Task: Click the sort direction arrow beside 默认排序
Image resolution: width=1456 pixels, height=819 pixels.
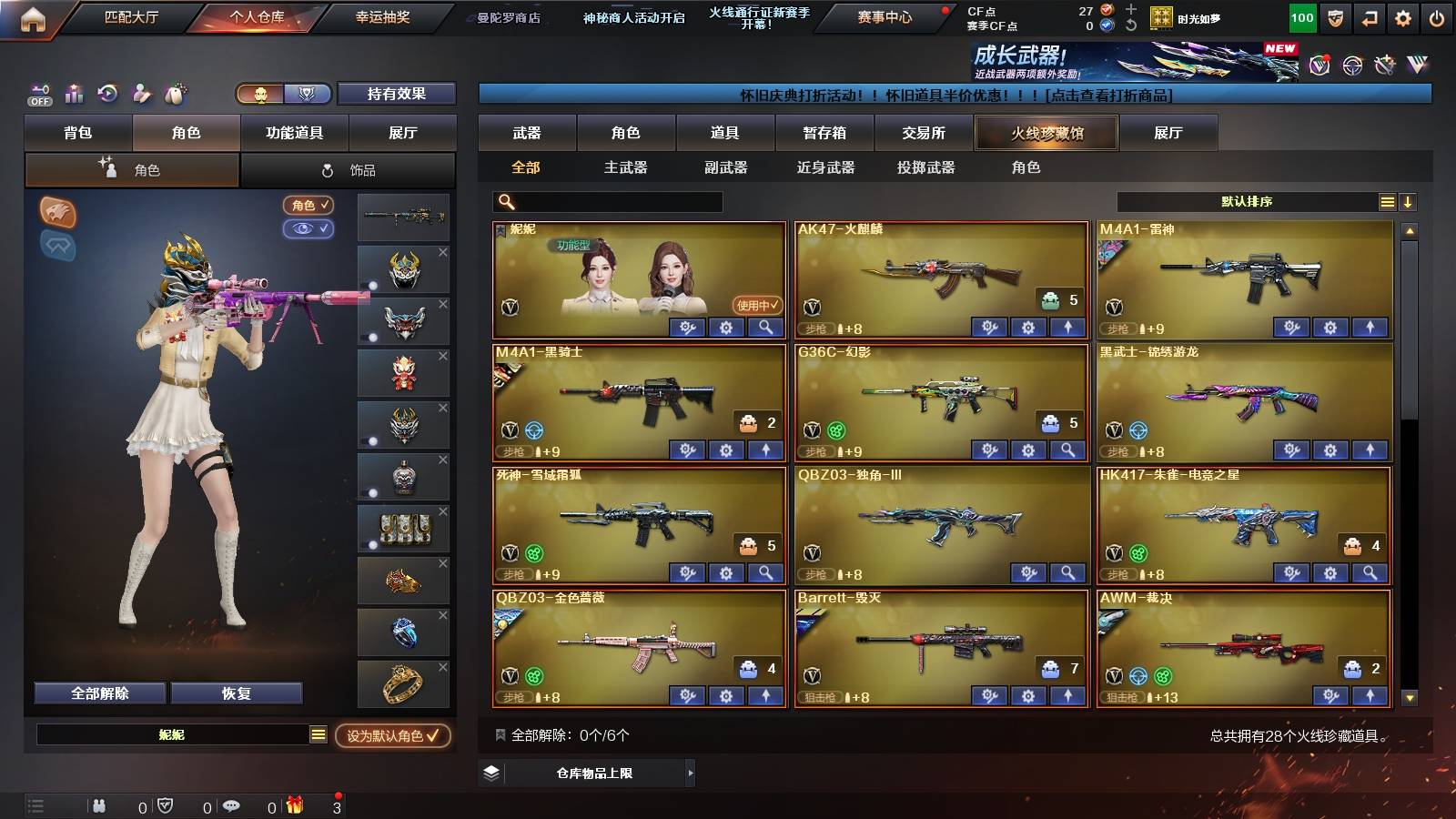Action: (1410, 201)
